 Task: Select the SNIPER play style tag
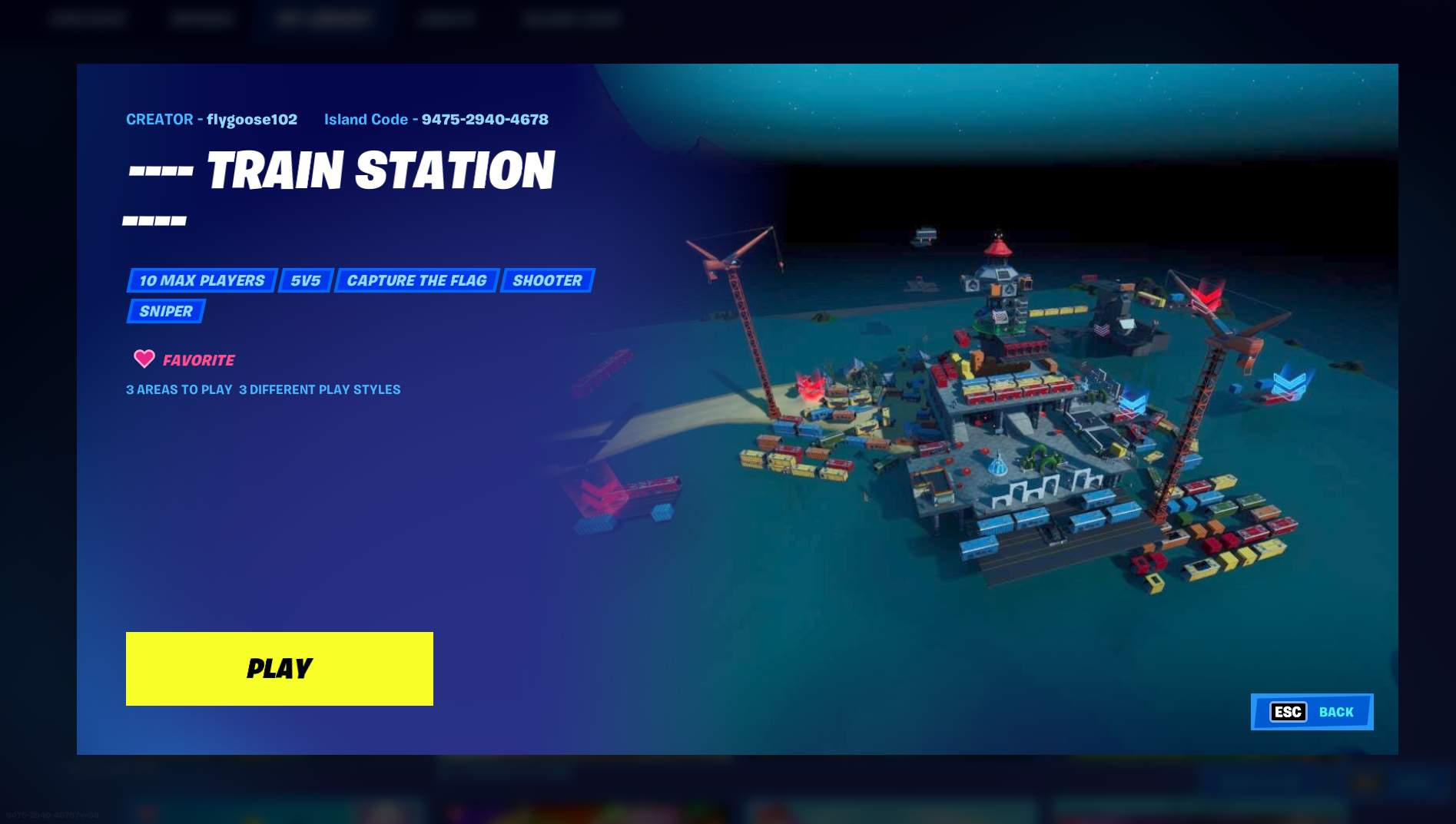tap(164, 310)
